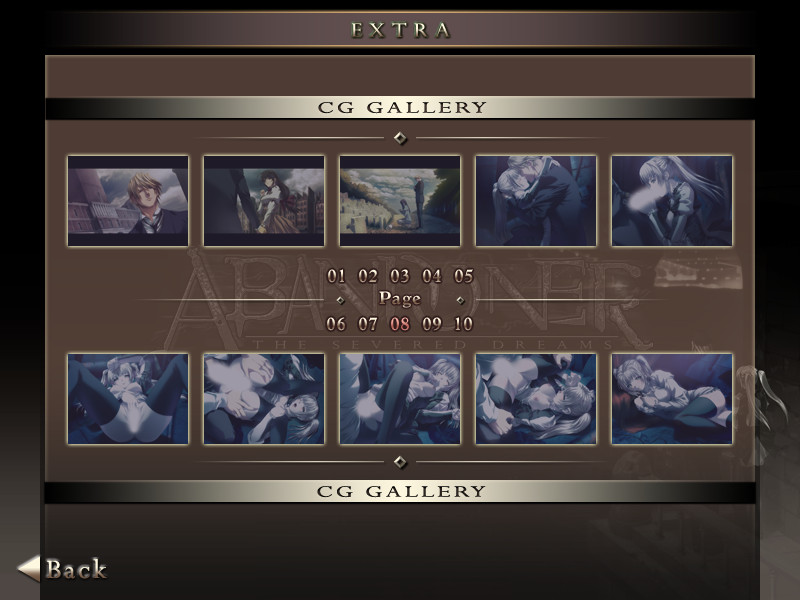This screenshot has width=800, height=600.
Task: Select the town landscape thumbnail
Action: coord(400,200)
